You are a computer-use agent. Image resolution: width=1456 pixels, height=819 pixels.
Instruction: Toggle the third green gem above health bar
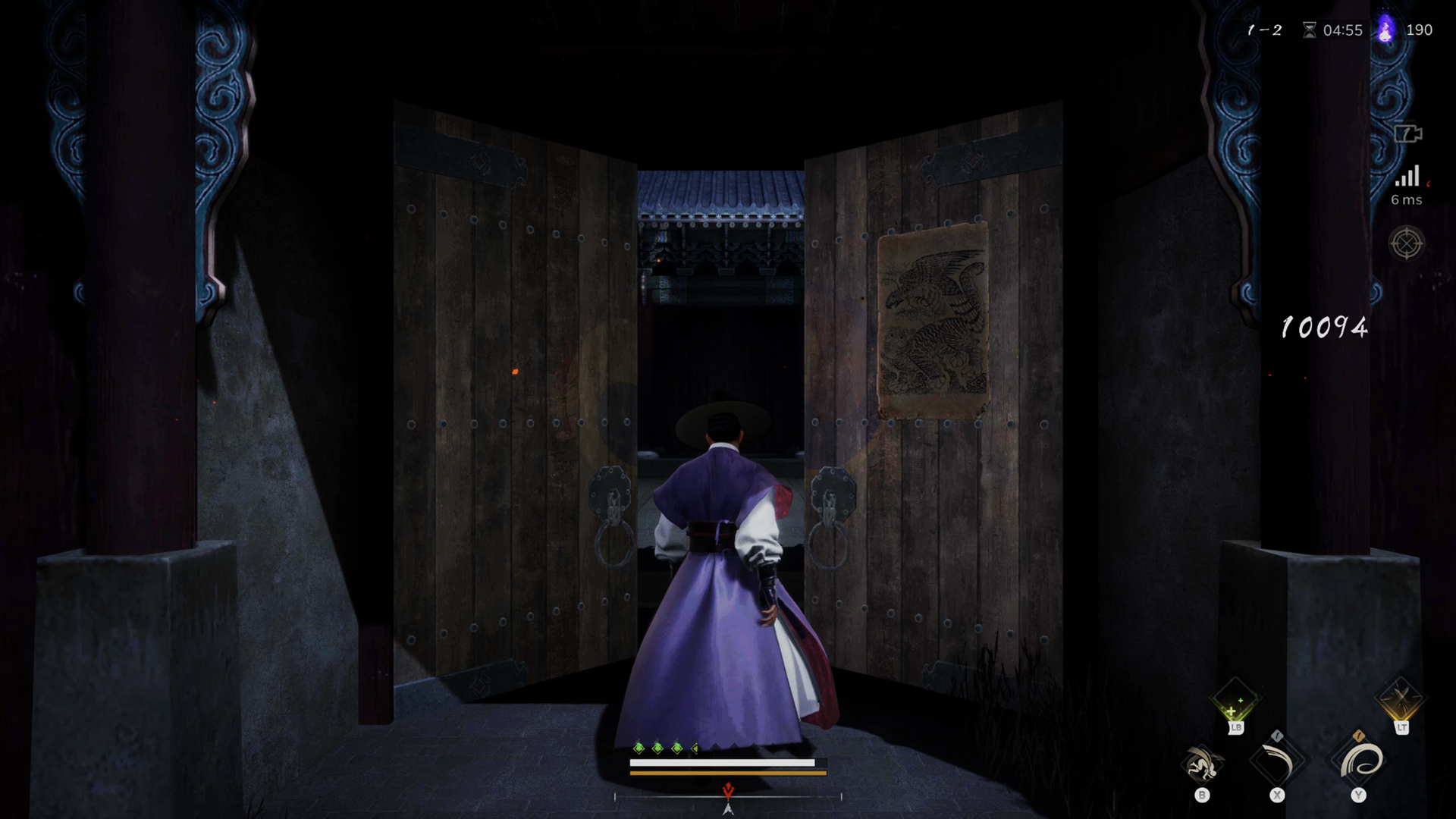pos(677,747)
